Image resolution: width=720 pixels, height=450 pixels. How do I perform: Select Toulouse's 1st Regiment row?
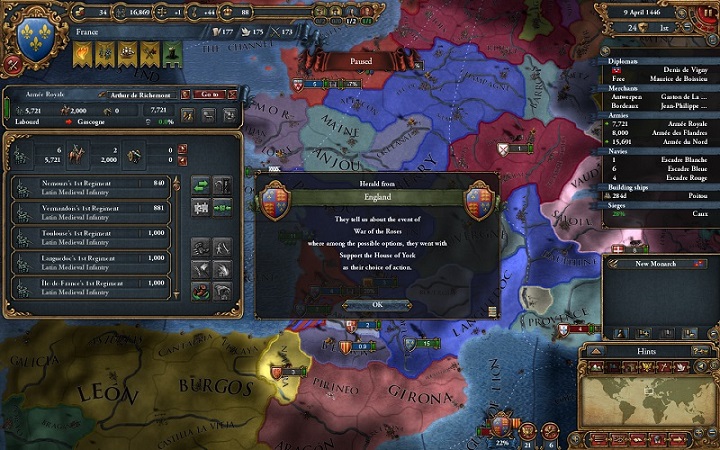pyautogui.click(x=91, y=235)
